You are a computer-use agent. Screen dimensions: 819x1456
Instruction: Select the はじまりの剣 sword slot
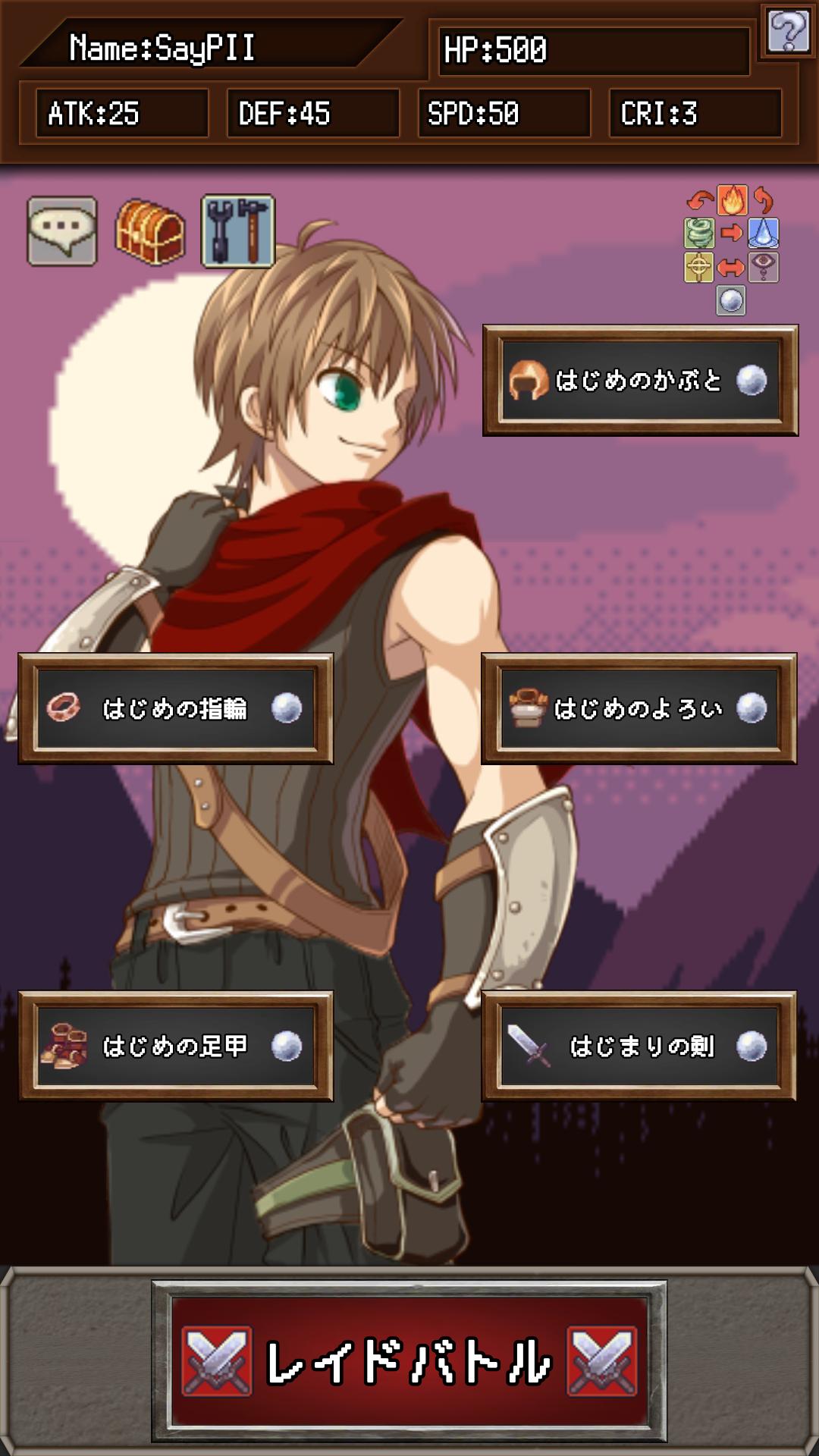click(x=639, y=1046)
